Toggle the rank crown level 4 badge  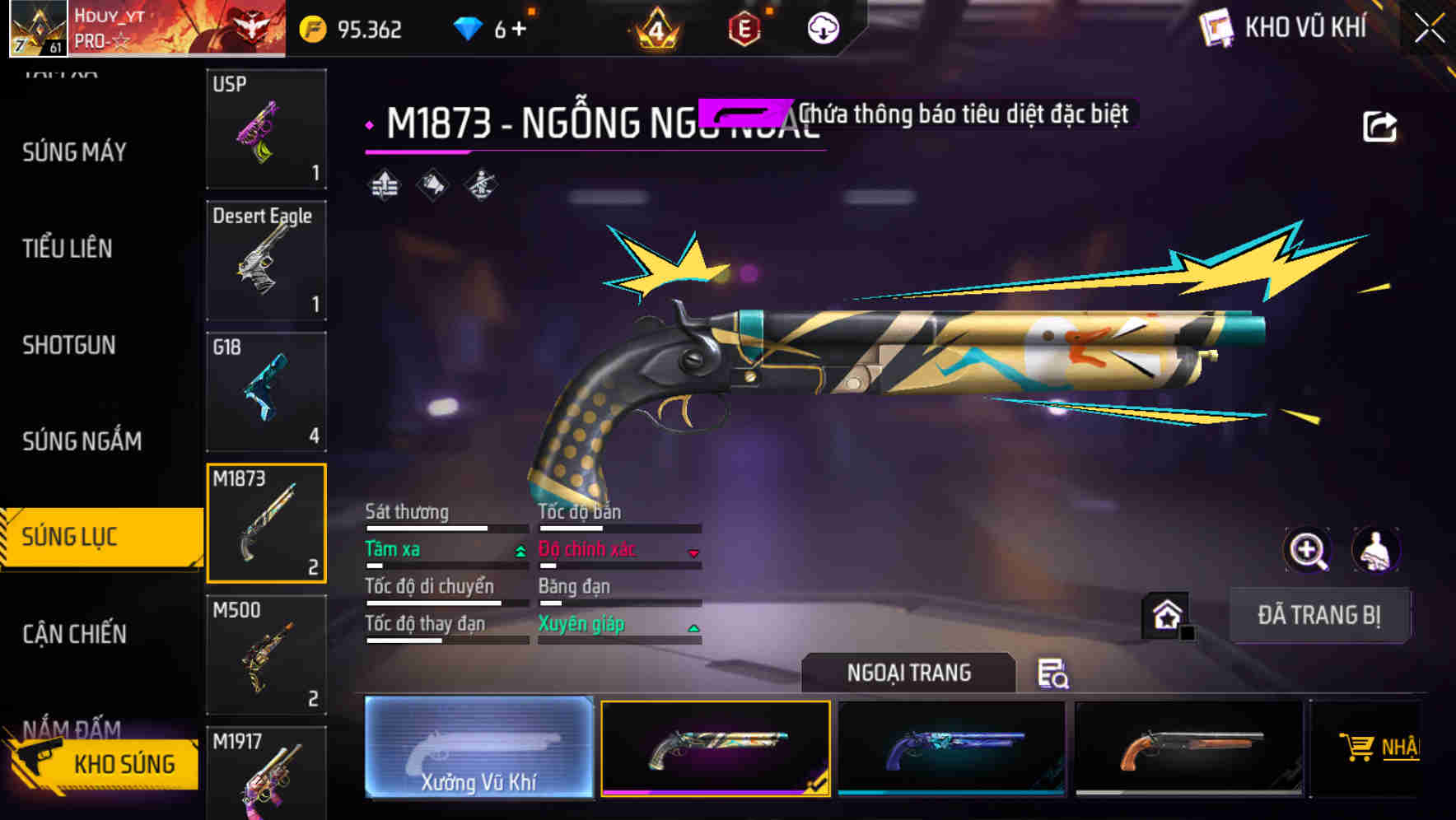pyautogui.click(x=656, y=27)
